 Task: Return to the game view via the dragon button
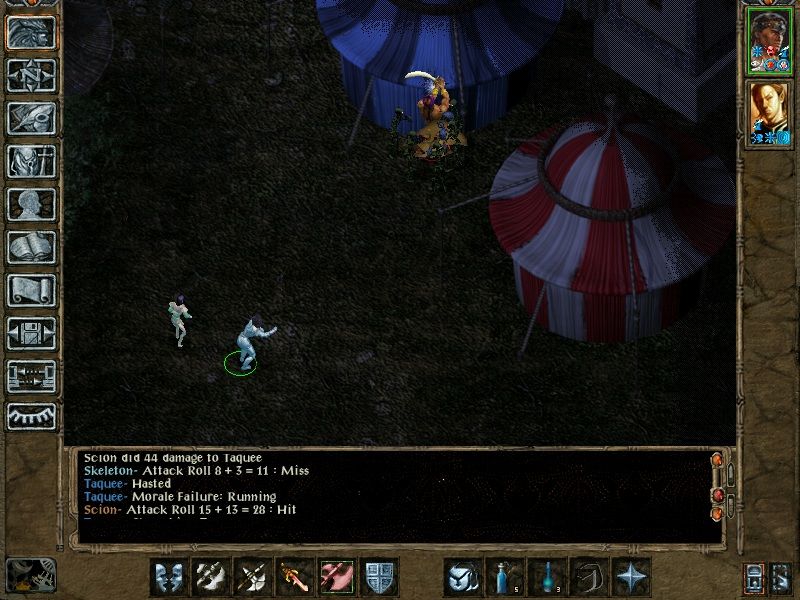click(x=31, y=33)
